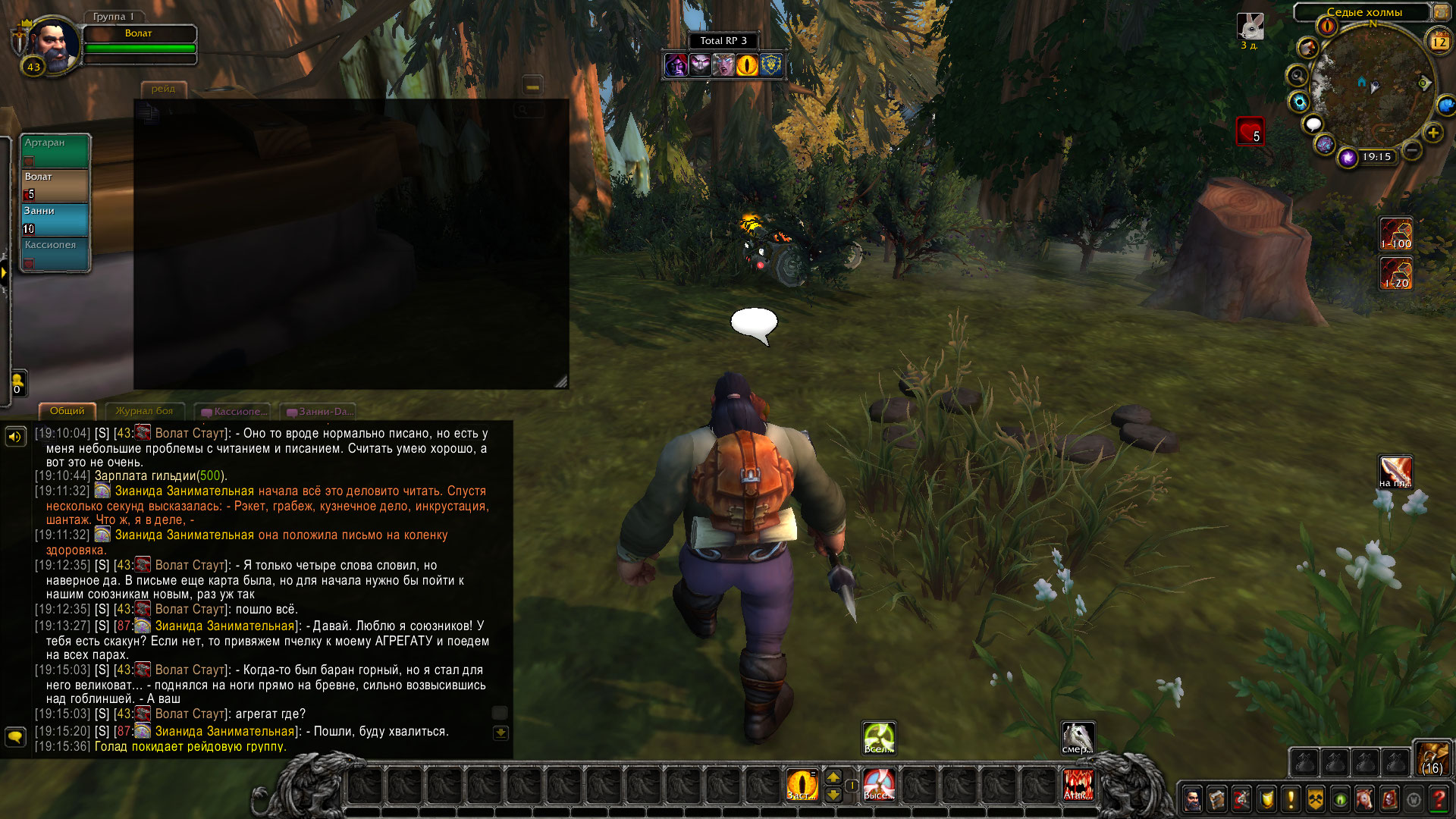Screen dimensions: 1456x819
Task: Switch action bar page with up arrow
Action: 833,777
